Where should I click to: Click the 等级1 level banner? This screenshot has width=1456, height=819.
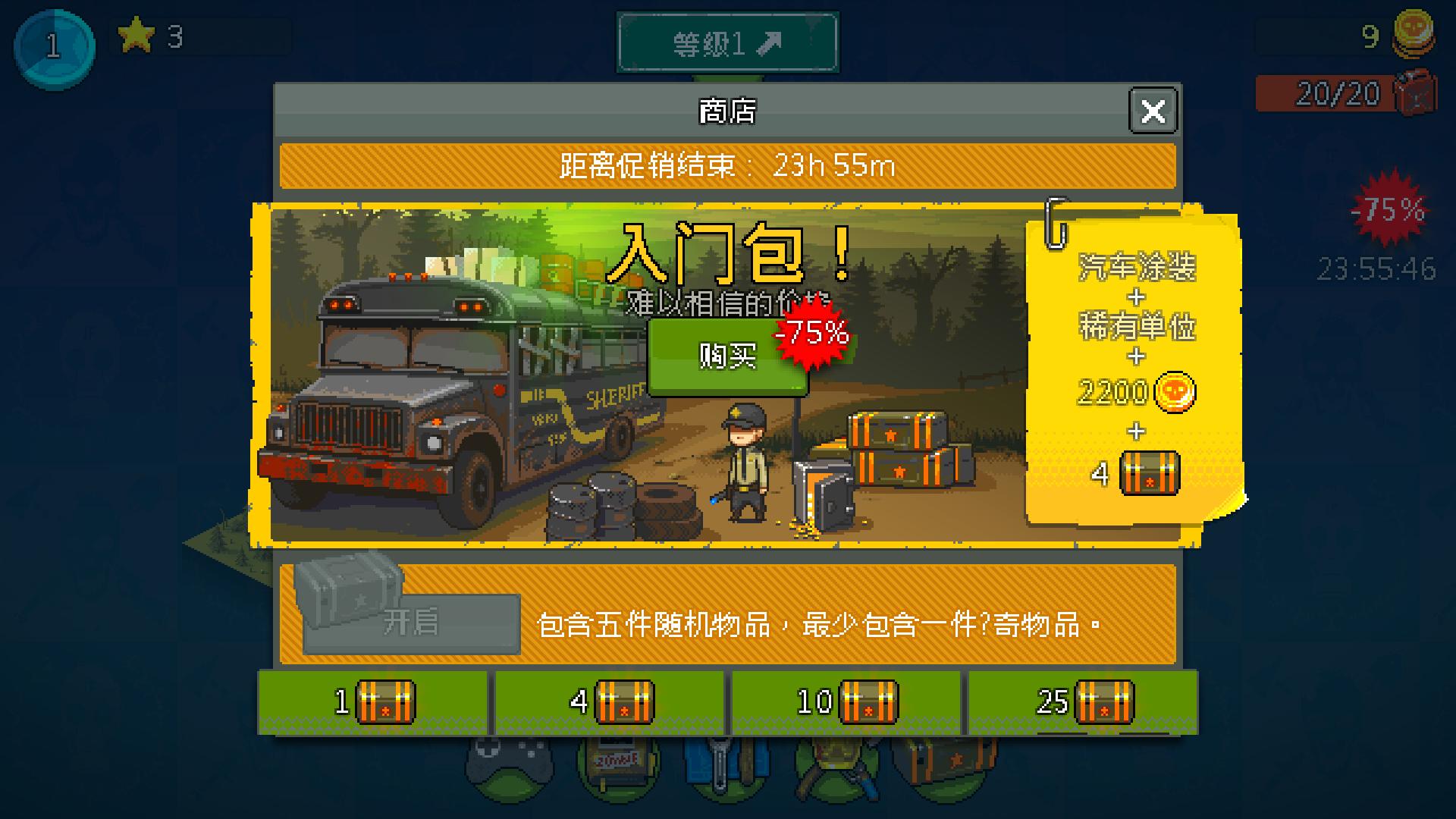[x=728, y=42]
